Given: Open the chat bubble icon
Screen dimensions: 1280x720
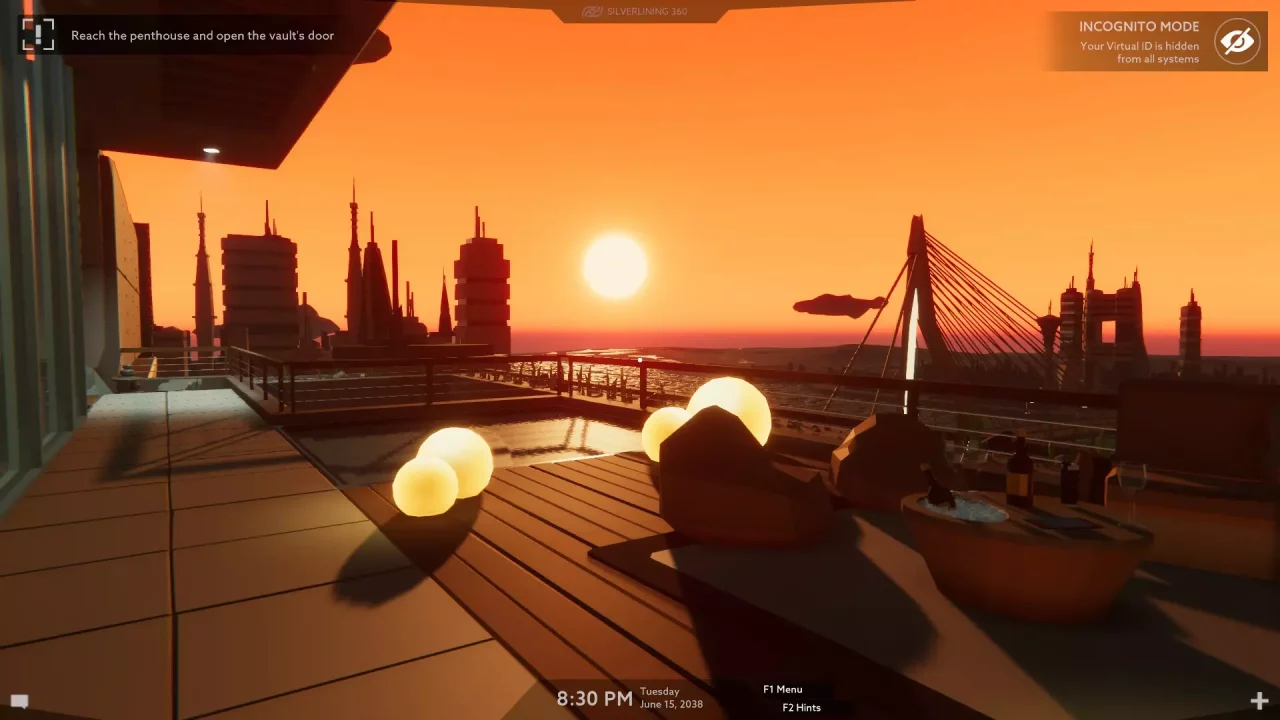Looking at the screenshot, I should pos(19,701).
